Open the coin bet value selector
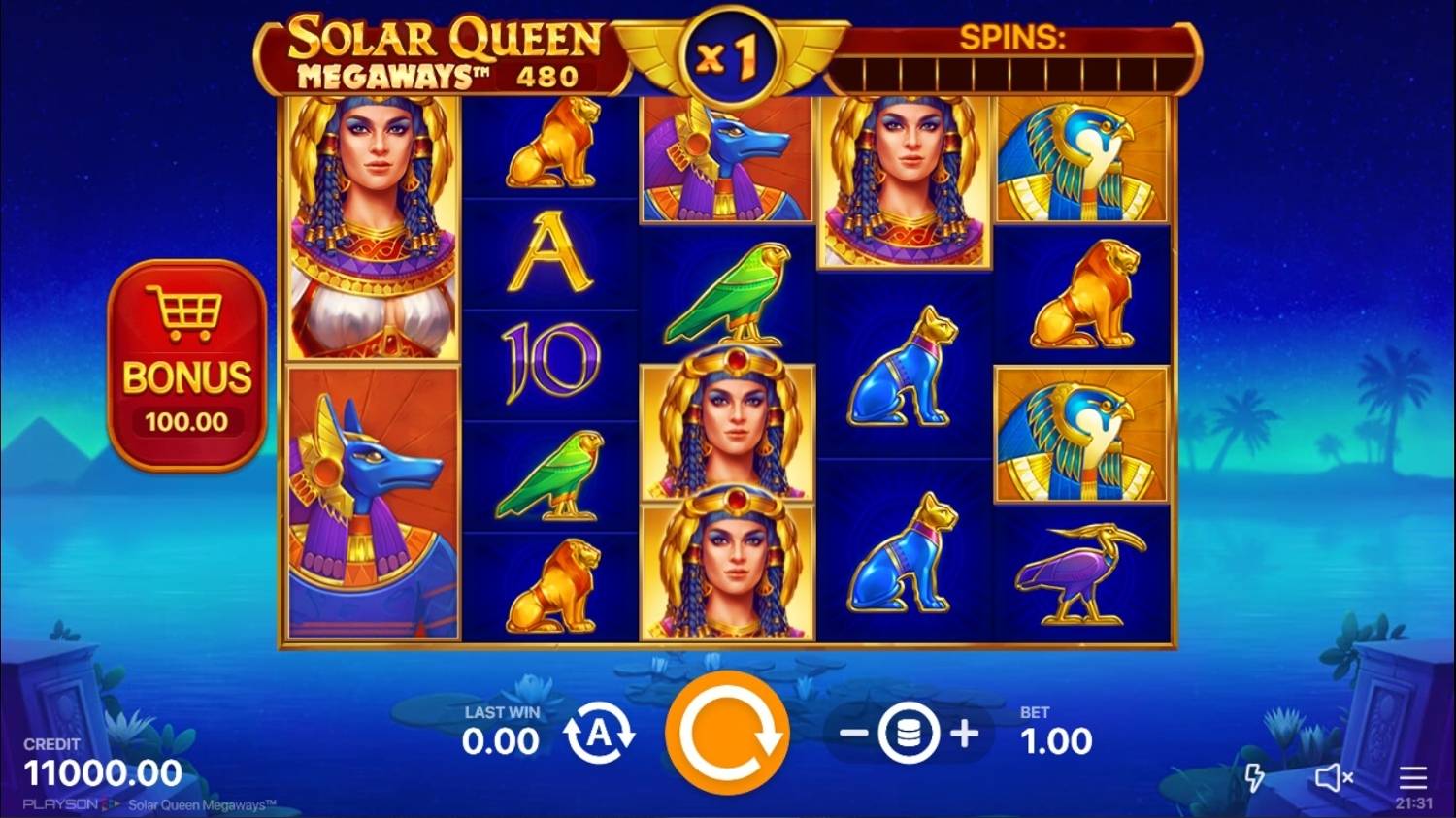The height and width of the screenshot is (818, 1456). (x=908, y=735)
